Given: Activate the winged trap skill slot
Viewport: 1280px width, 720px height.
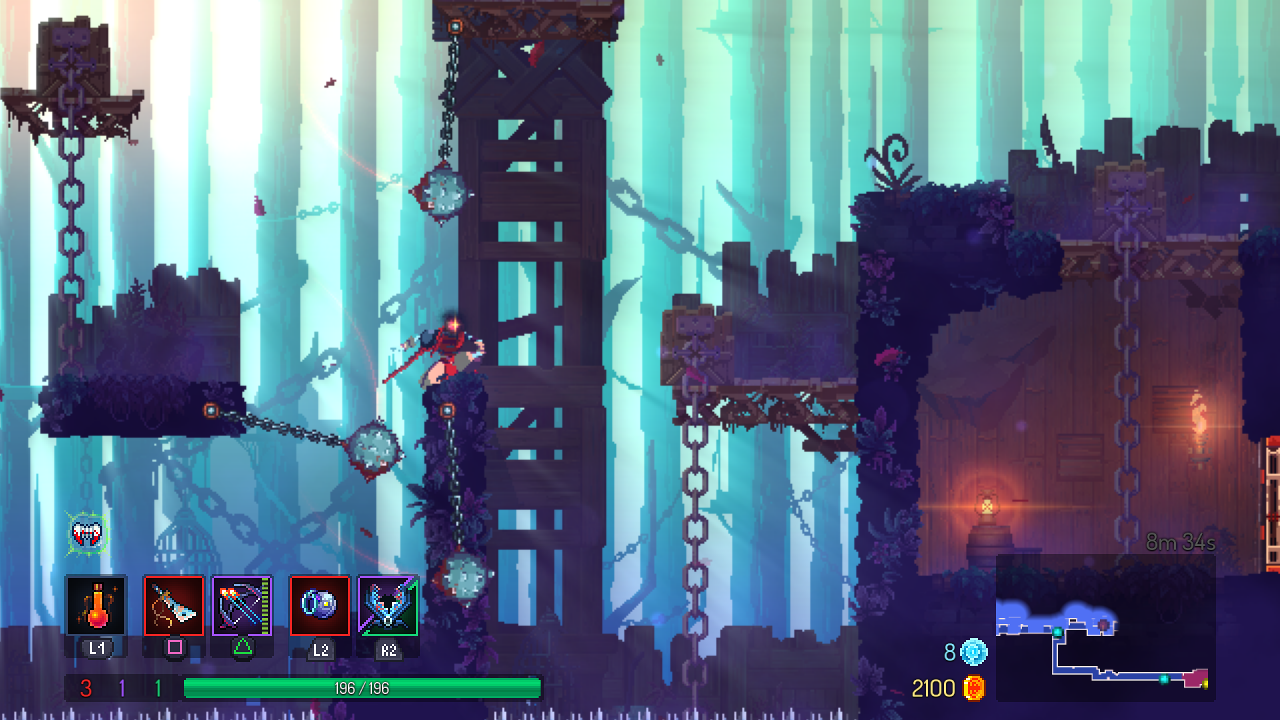Looking at the screenshot, I should pyautogui.click(x=388, y=605).
